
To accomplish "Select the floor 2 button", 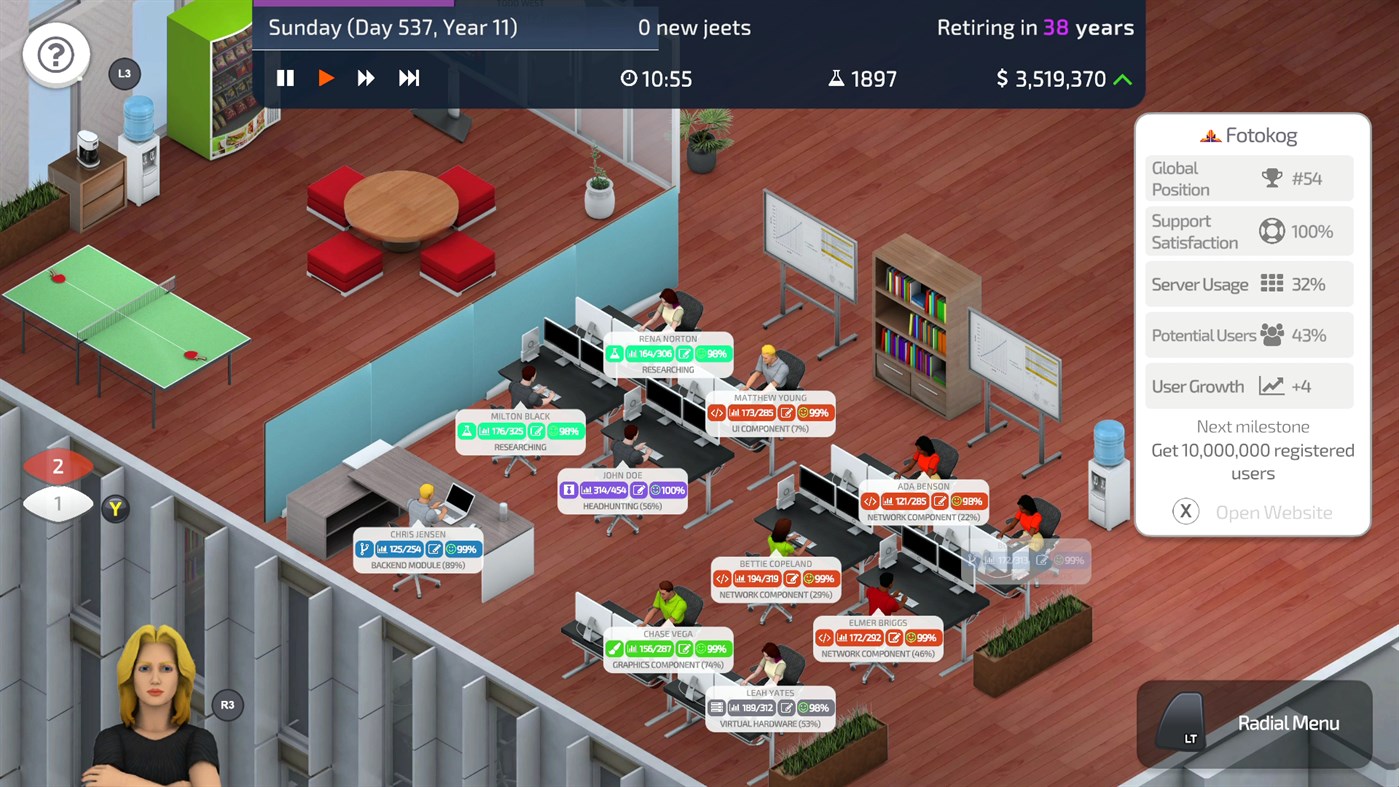I will [x=58, y=465].
